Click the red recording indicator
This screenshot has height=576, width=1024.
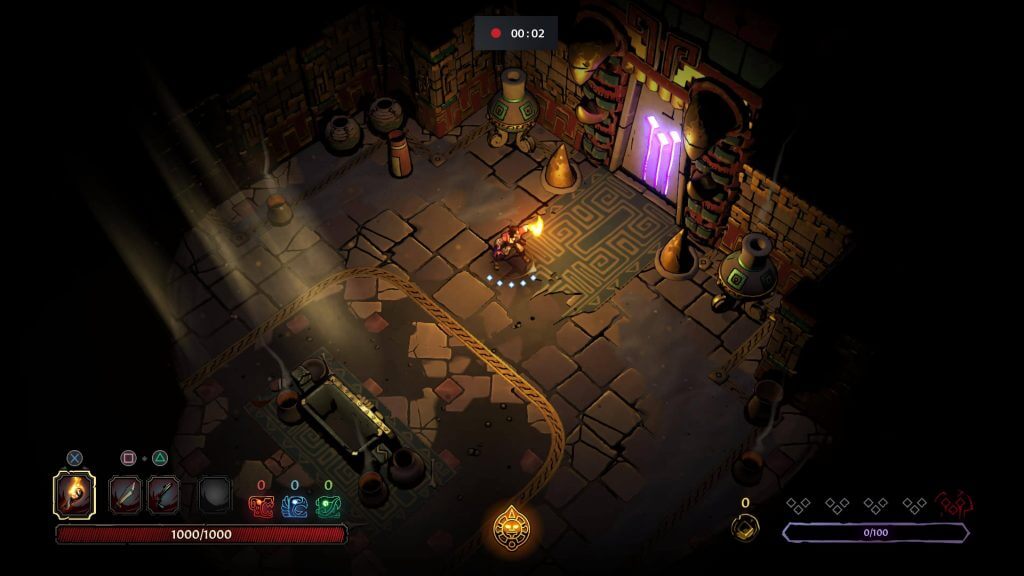[x=495, y=33]
